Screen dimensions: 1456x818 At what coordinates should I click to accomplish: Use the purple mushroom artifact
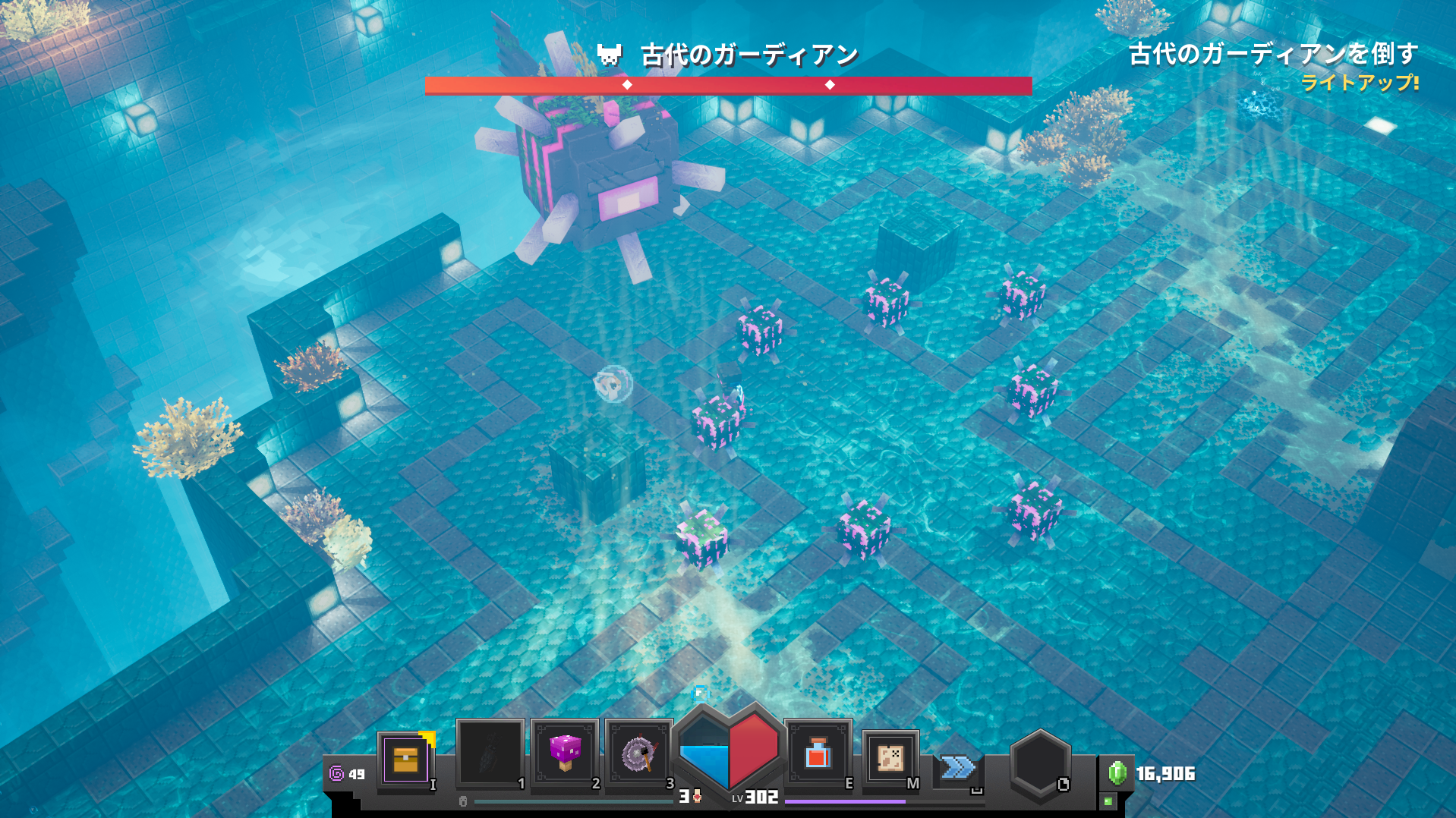(564, 754)
